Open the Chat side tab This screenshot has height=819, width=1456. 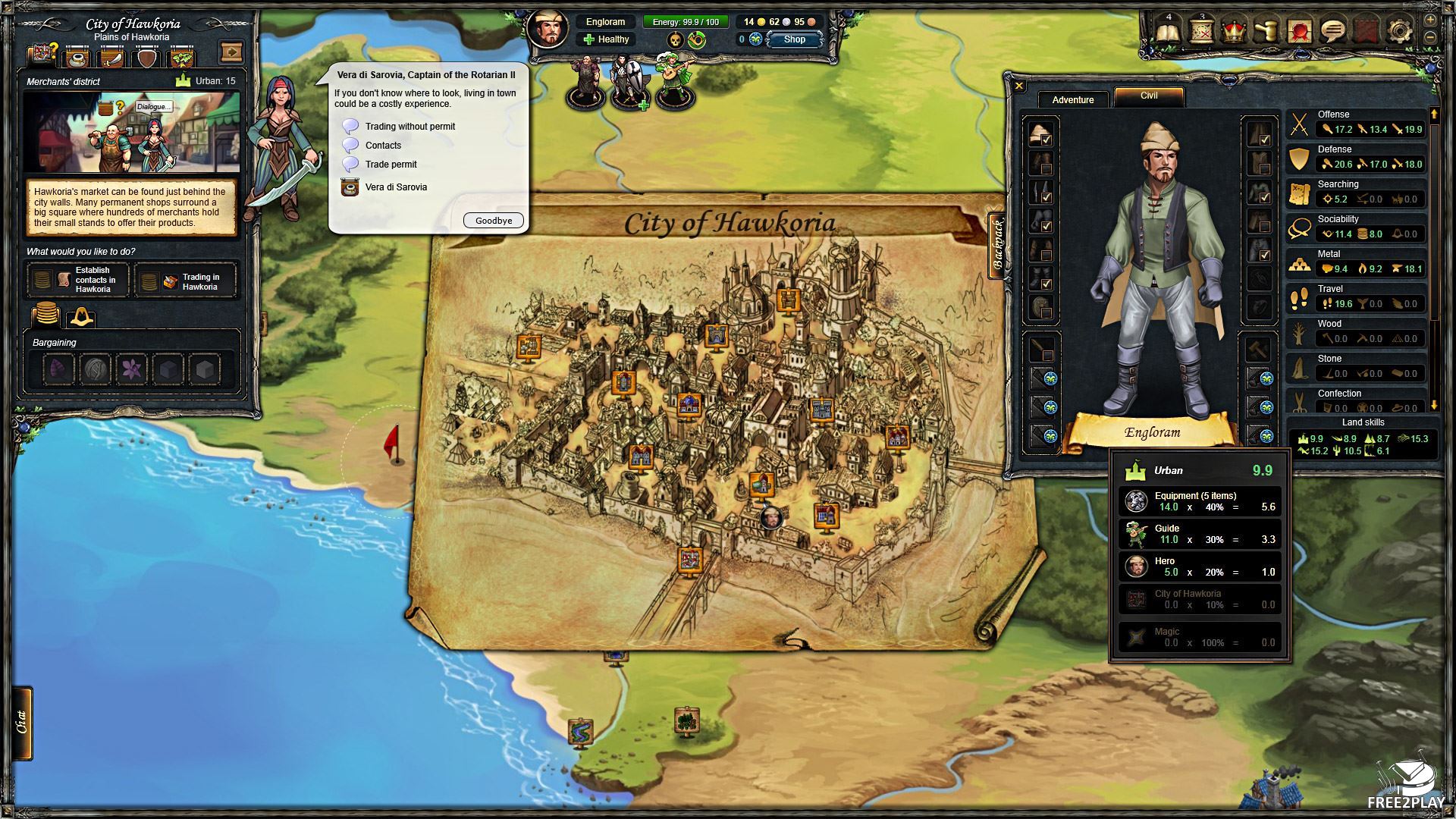[23, 723]
